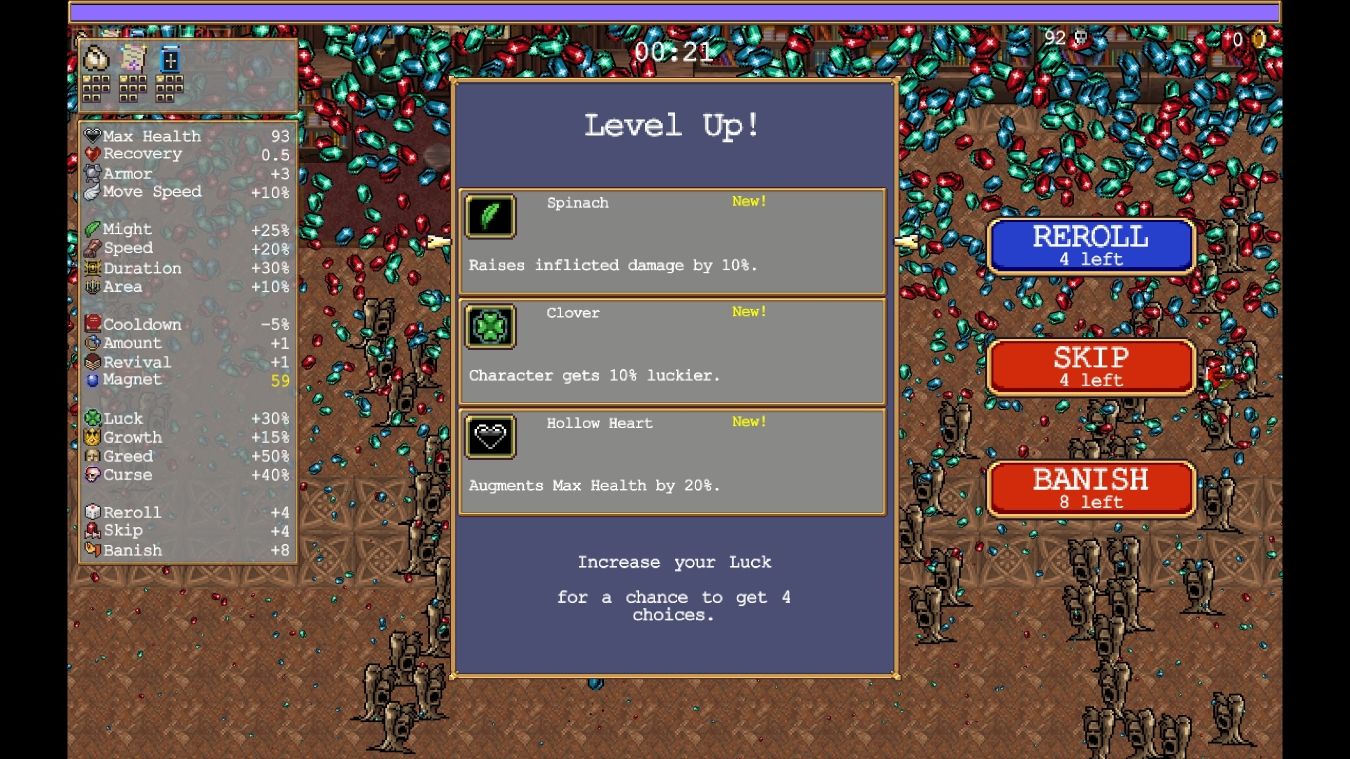Activate the Banish button
The width and height of the screenshot is (1350, 759).
tap(1091, 489)
